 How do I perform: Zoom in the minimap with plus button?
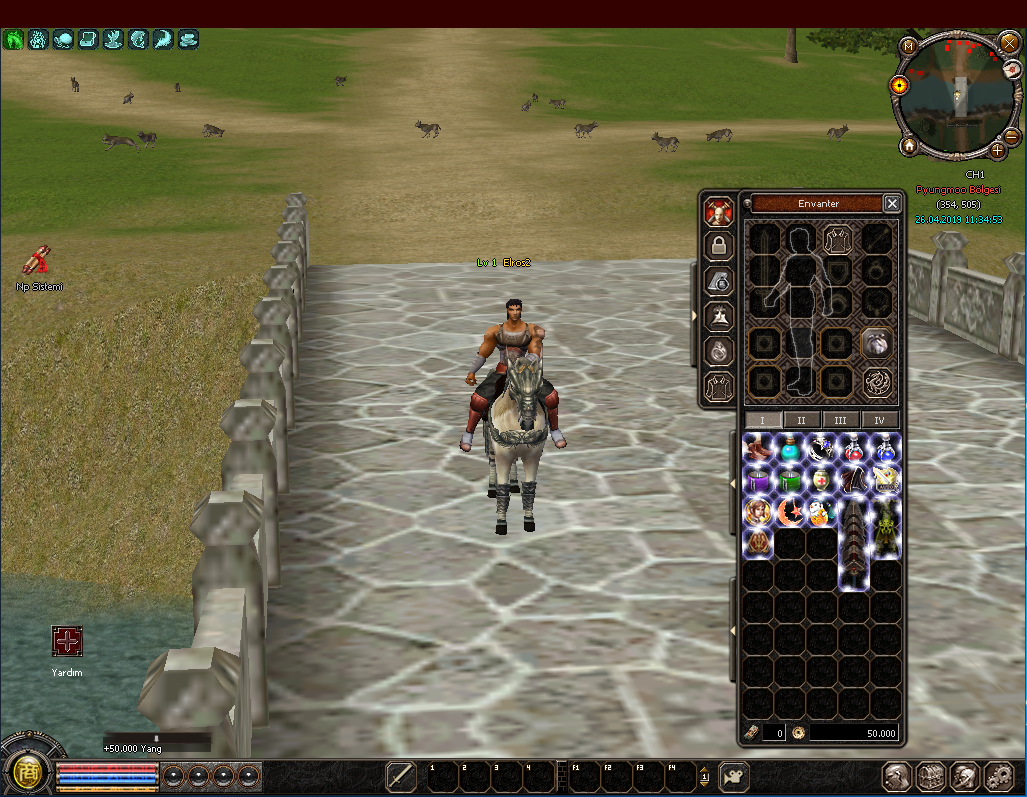[x=997, y=151]
